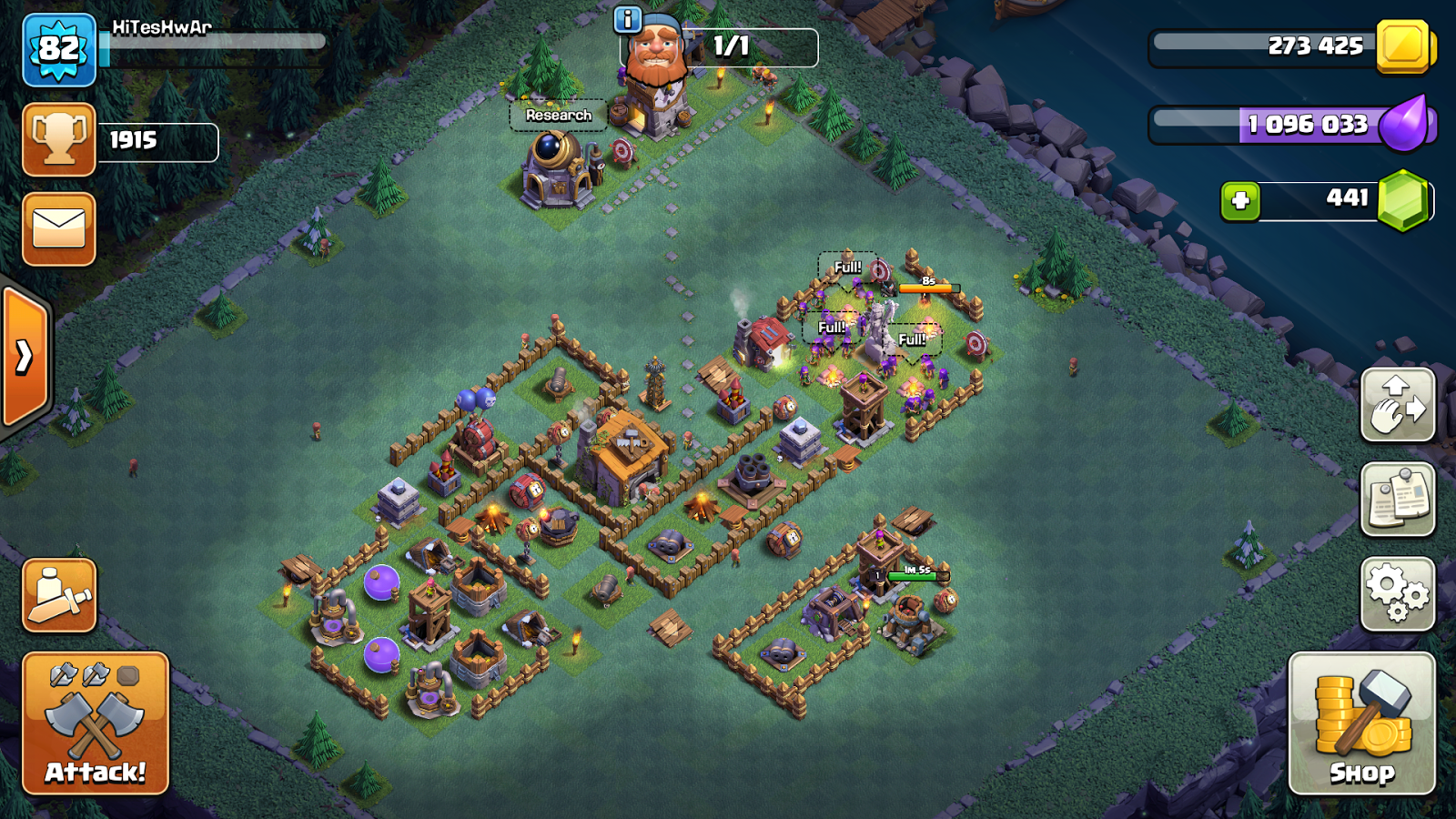The image size is (1456, 819).
Task: Buy gems with the green plus button
Action: coord(1240,201)
